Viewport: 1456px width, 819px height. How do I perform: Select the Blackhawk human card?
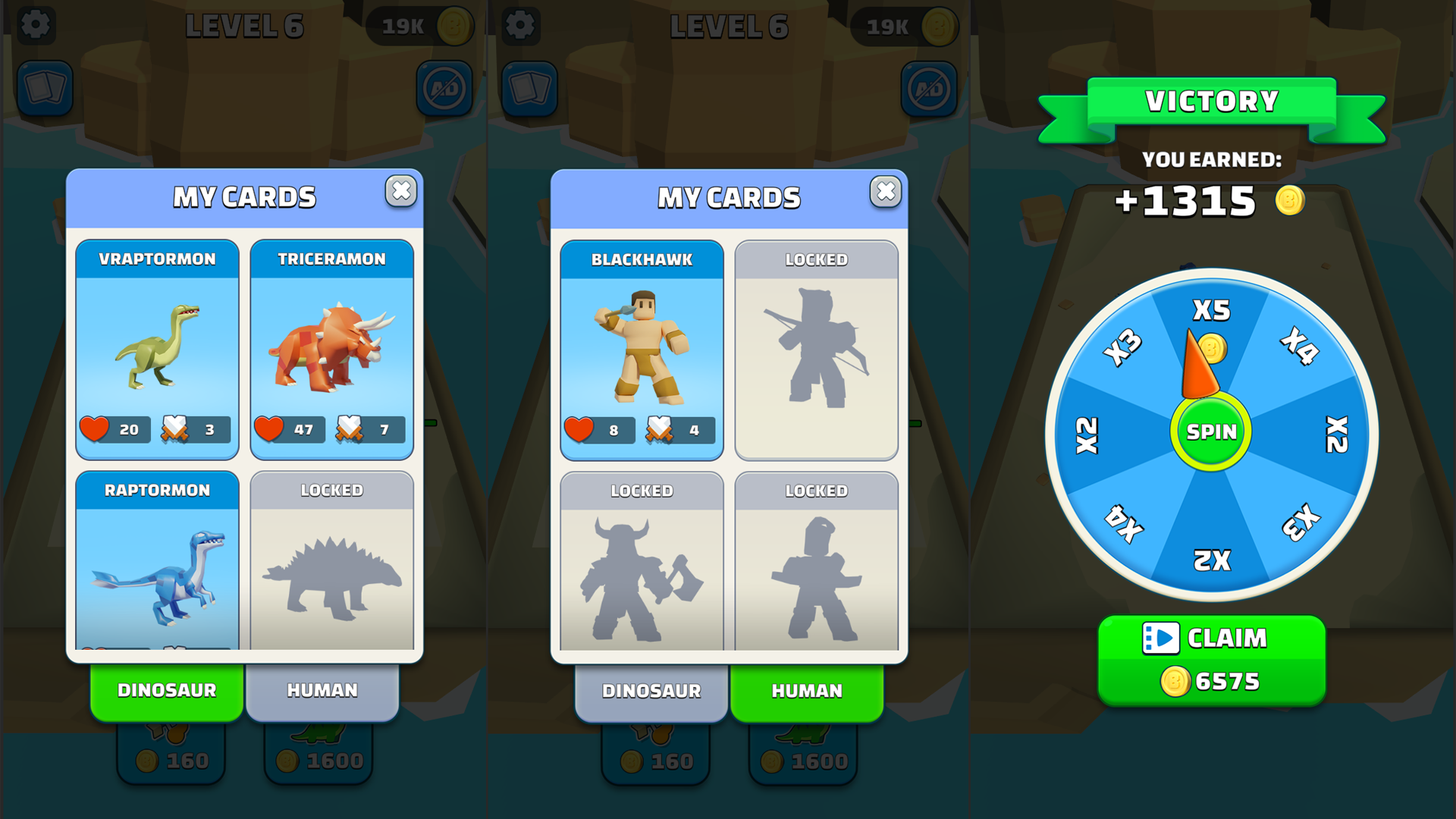(x=642, y=349)
